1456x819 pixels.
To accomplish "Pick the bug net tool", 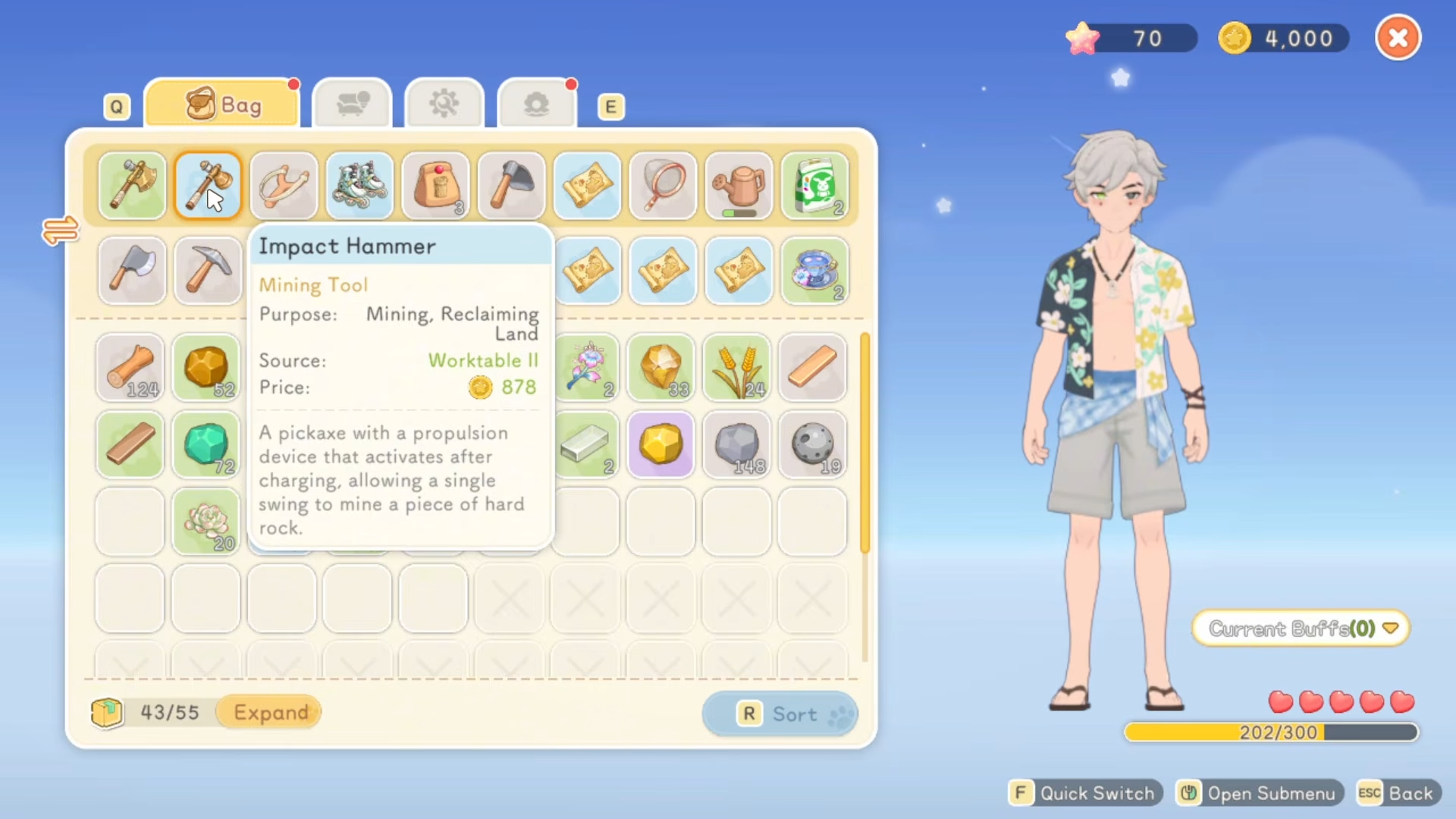I will click(663, 186).
